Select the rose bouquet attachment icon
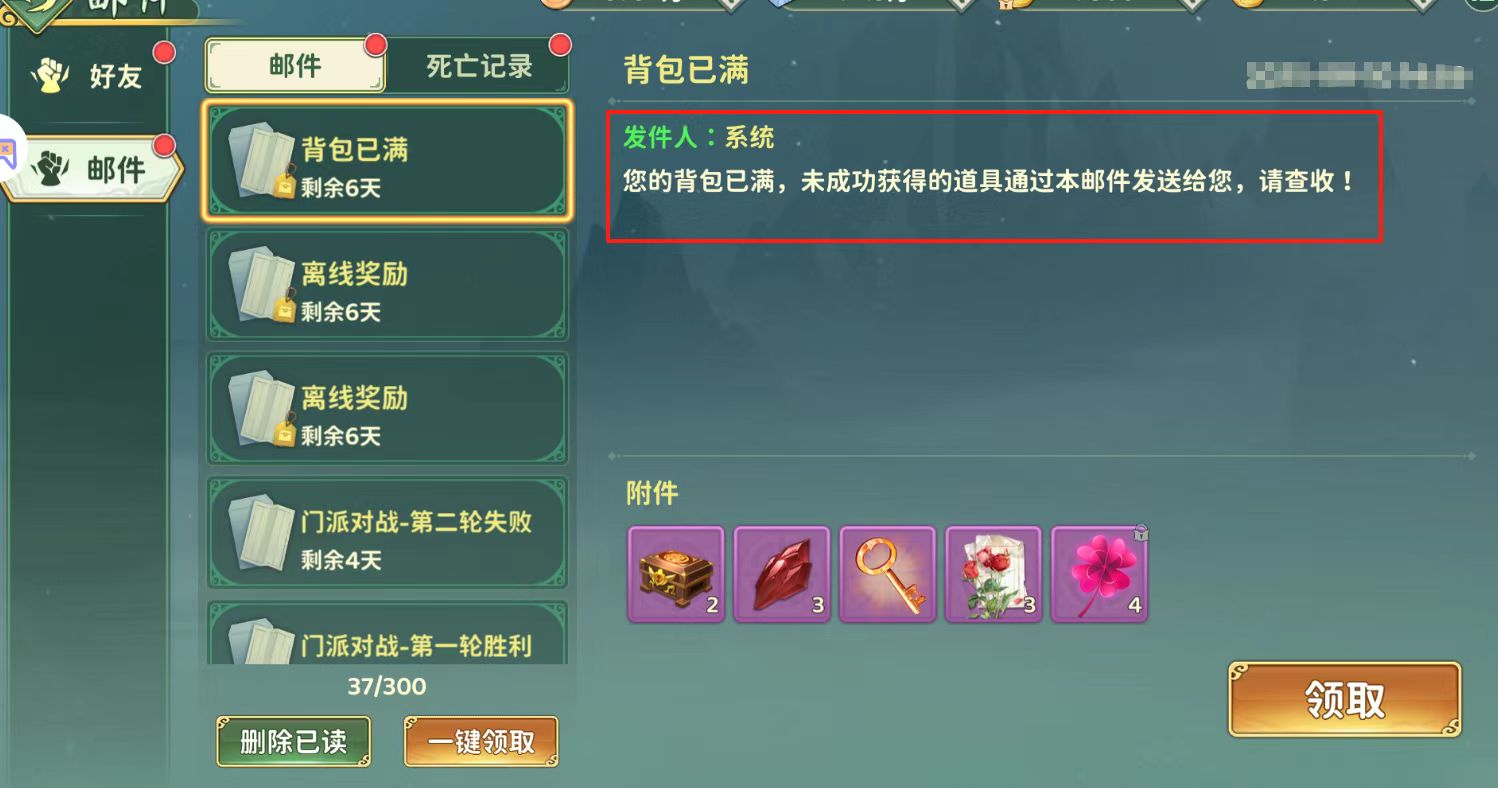This screenshot has width=1498, height=788. pyautogui.click(x=993, y=573)
